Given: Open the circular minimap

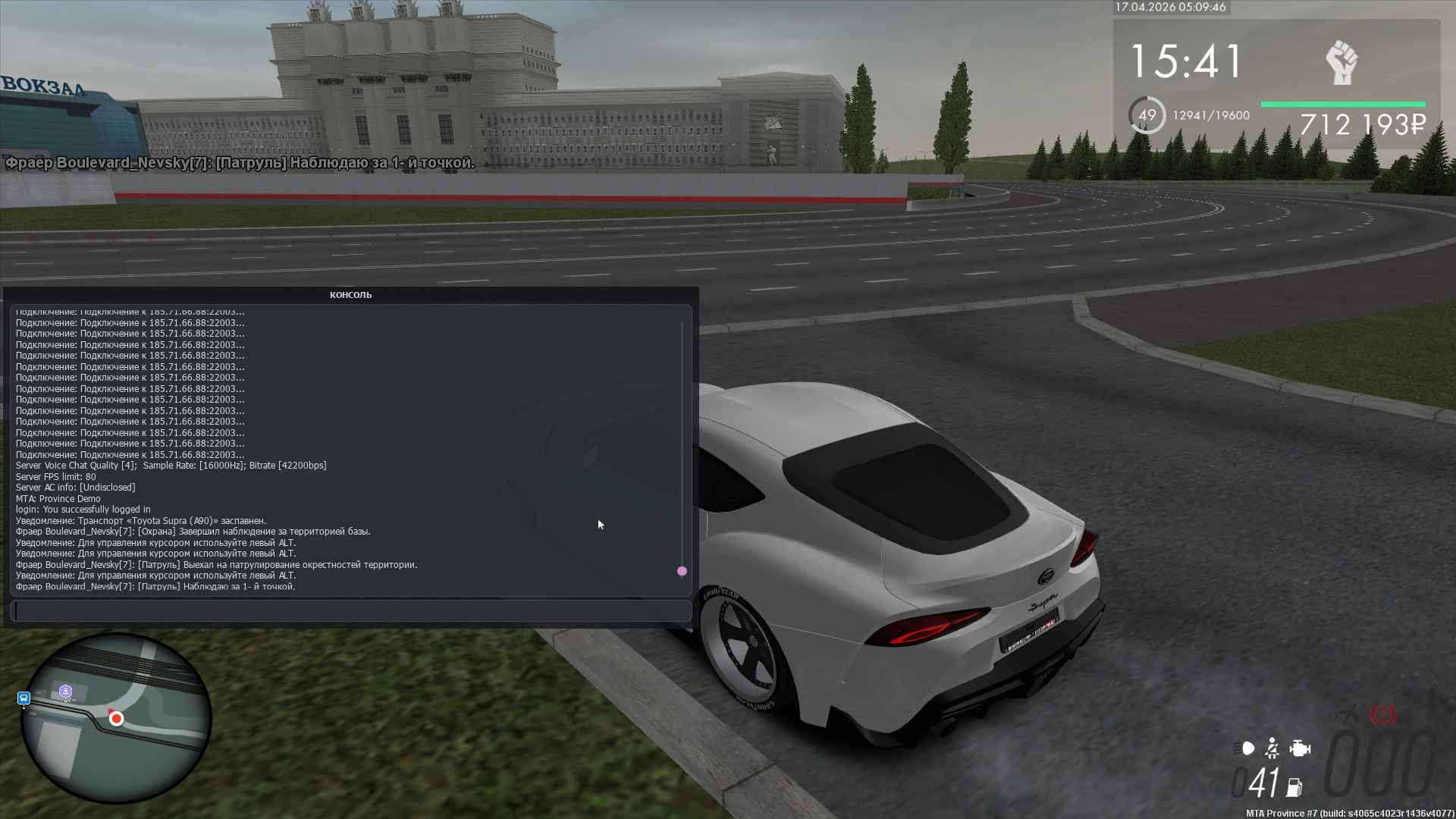Looking at the screenshot, I should point(115,717).
